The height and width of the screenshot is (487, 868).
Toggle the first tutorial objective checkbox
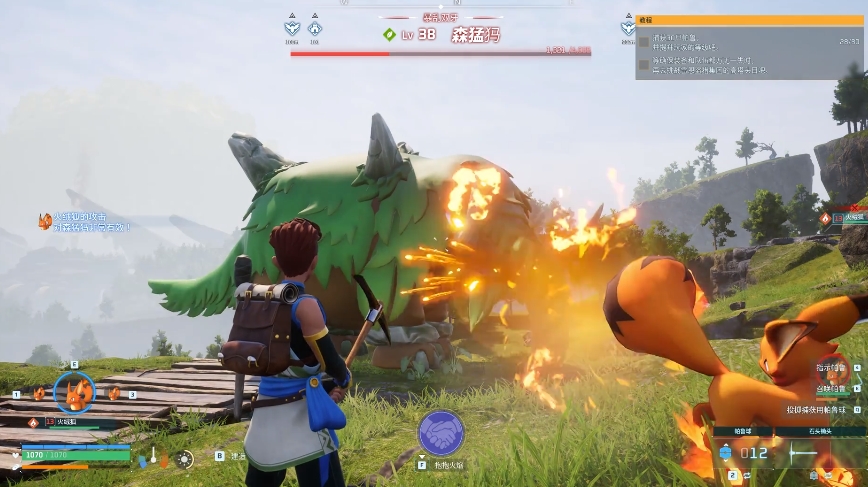[645, 42]
